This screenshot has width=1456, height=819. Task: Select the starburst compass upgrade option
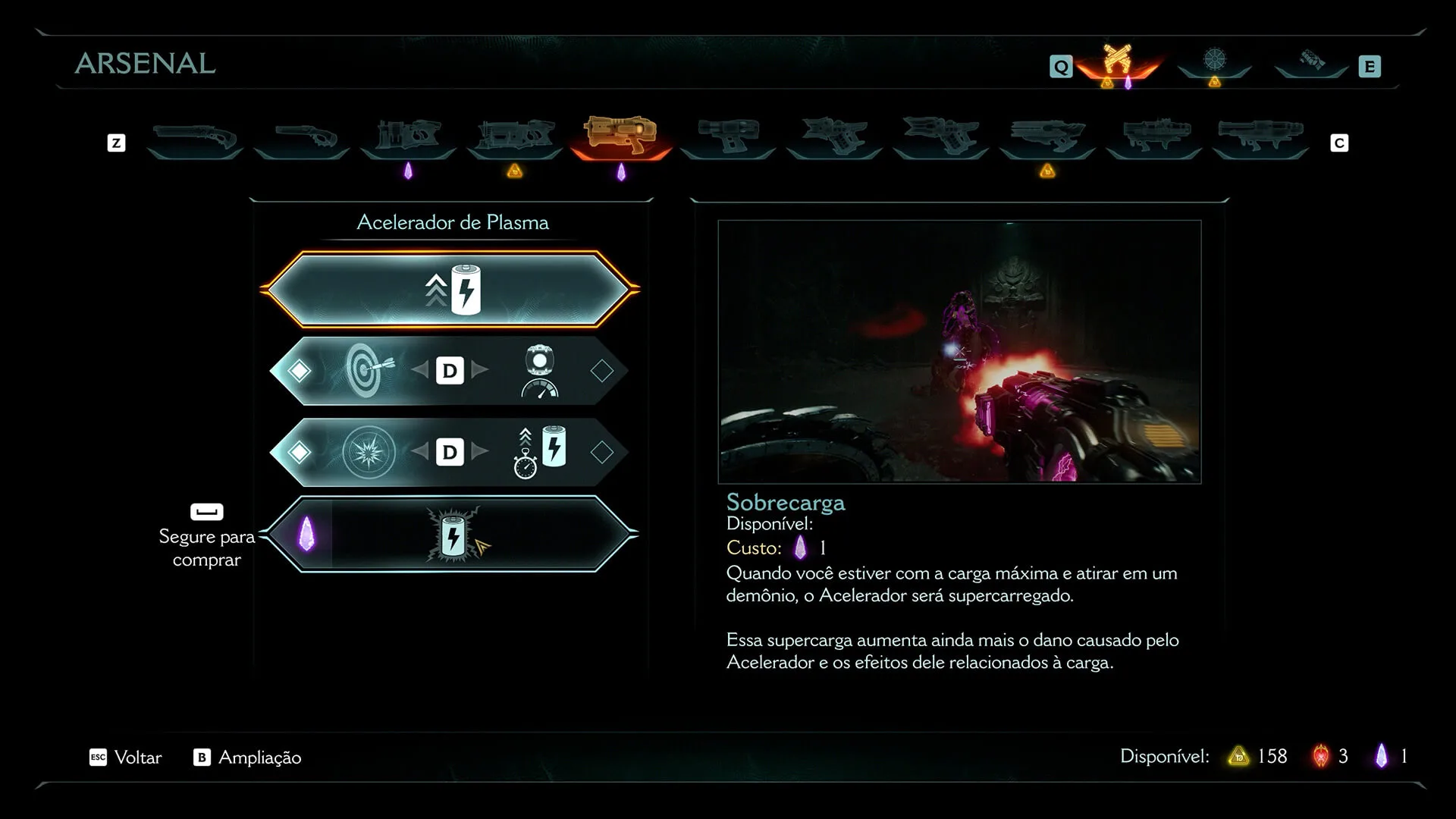[x=369, y=452]
